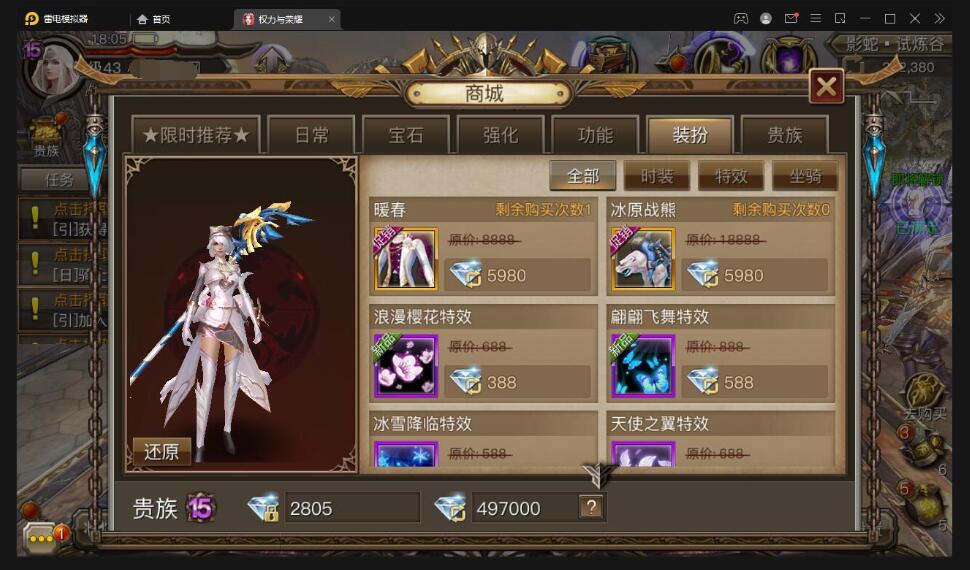
Task: Select the 暖春 outfit item
Action: [406, 259]
